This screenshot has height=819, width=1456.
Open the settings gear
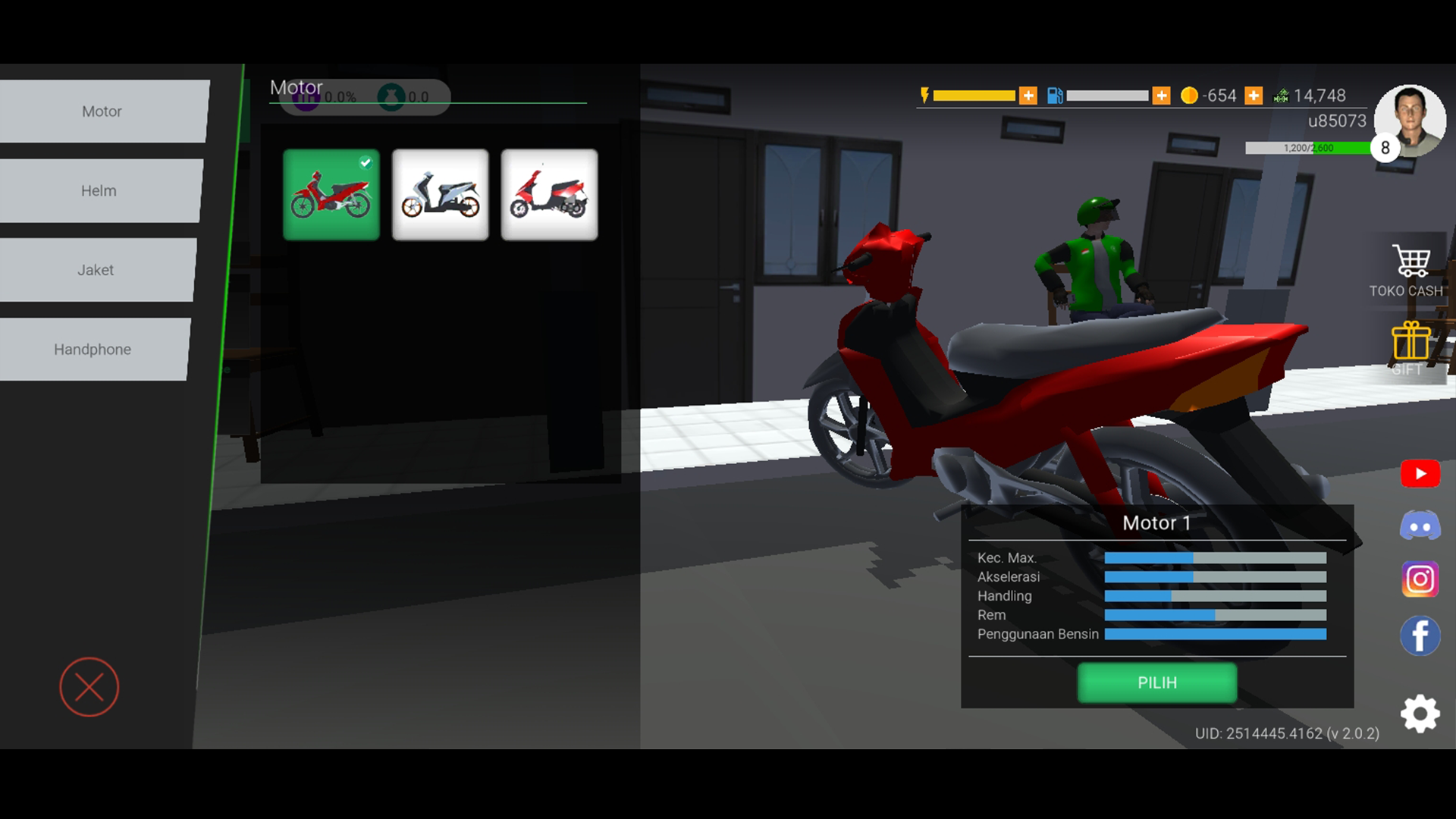coord(1420,714)
